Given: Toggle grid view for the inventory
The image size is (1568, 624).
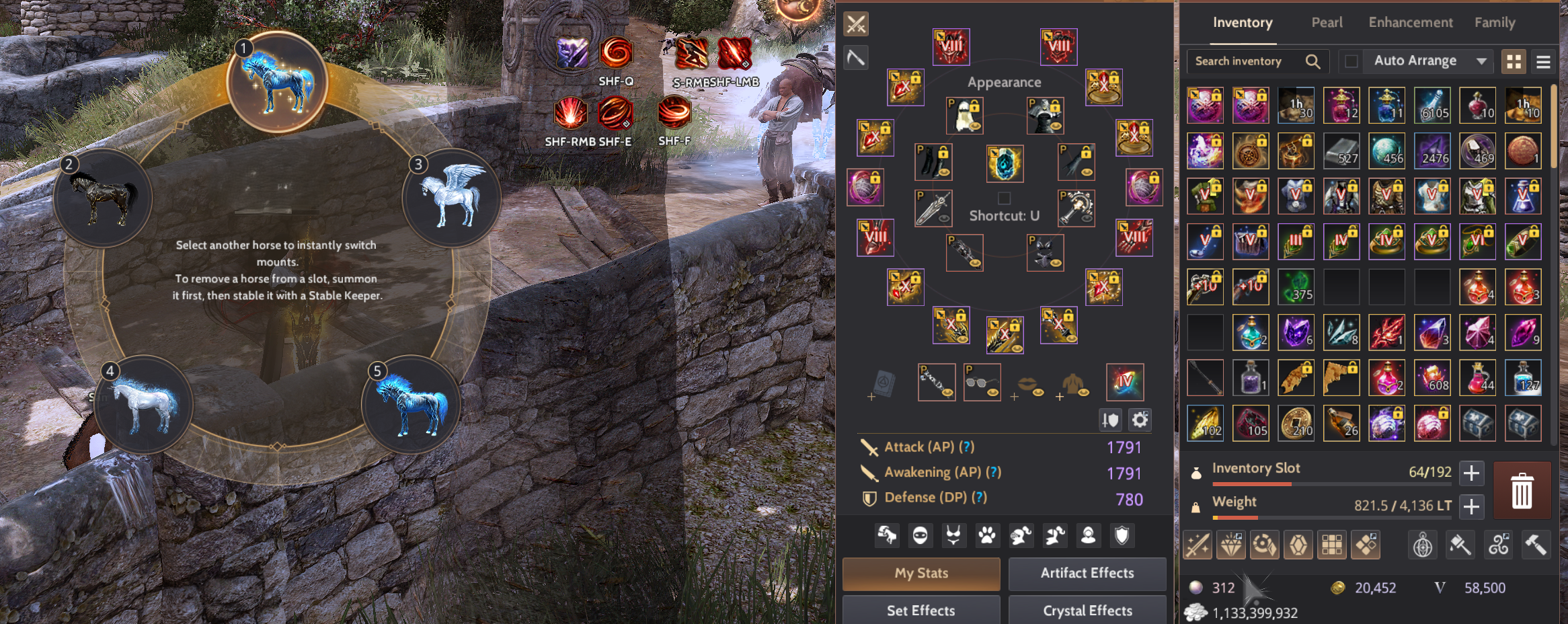Looking at the screenshot, I should [1514, 61].
